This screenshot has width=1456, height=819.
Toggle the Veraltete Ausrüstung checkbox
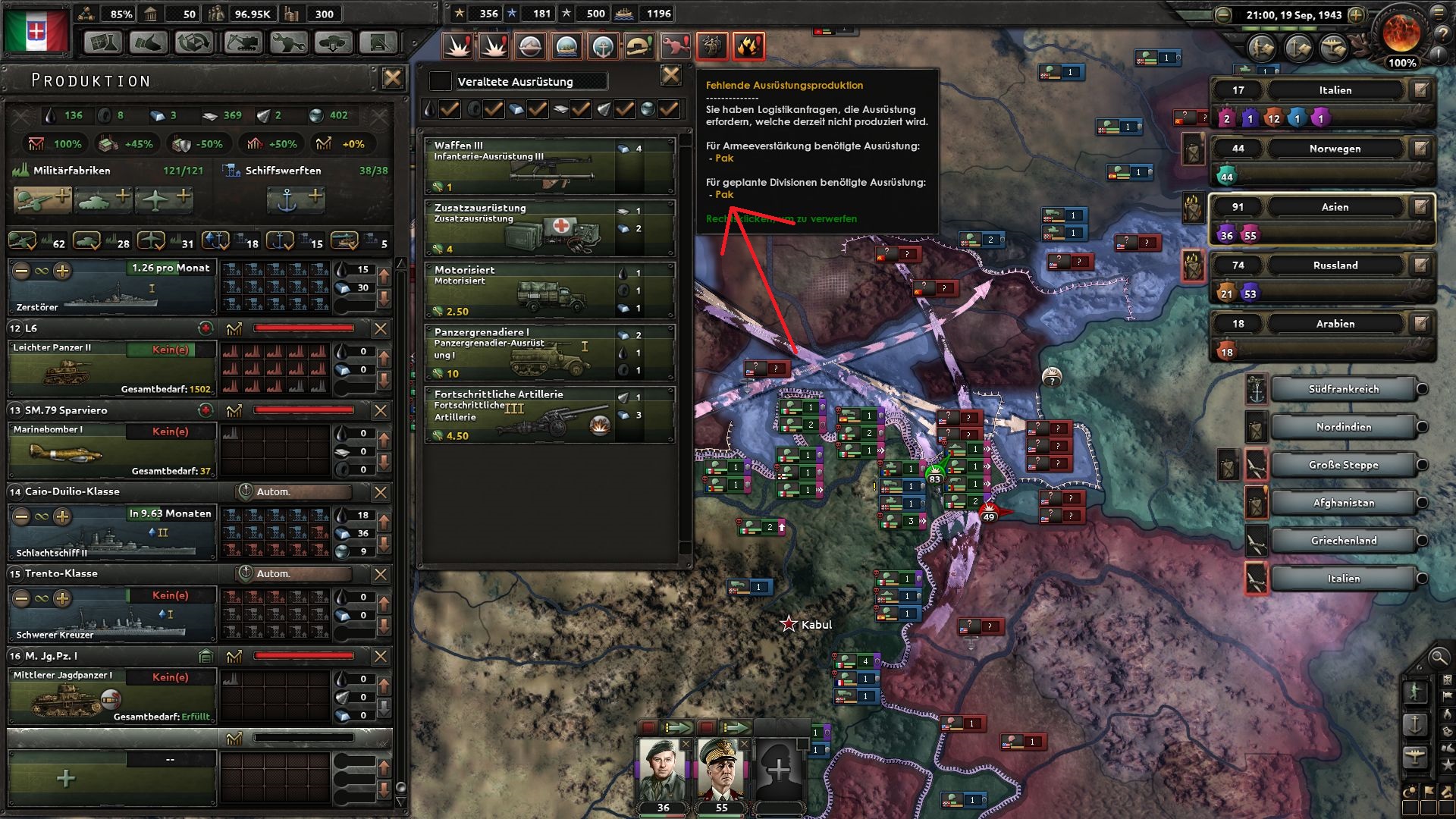point(439,81)
